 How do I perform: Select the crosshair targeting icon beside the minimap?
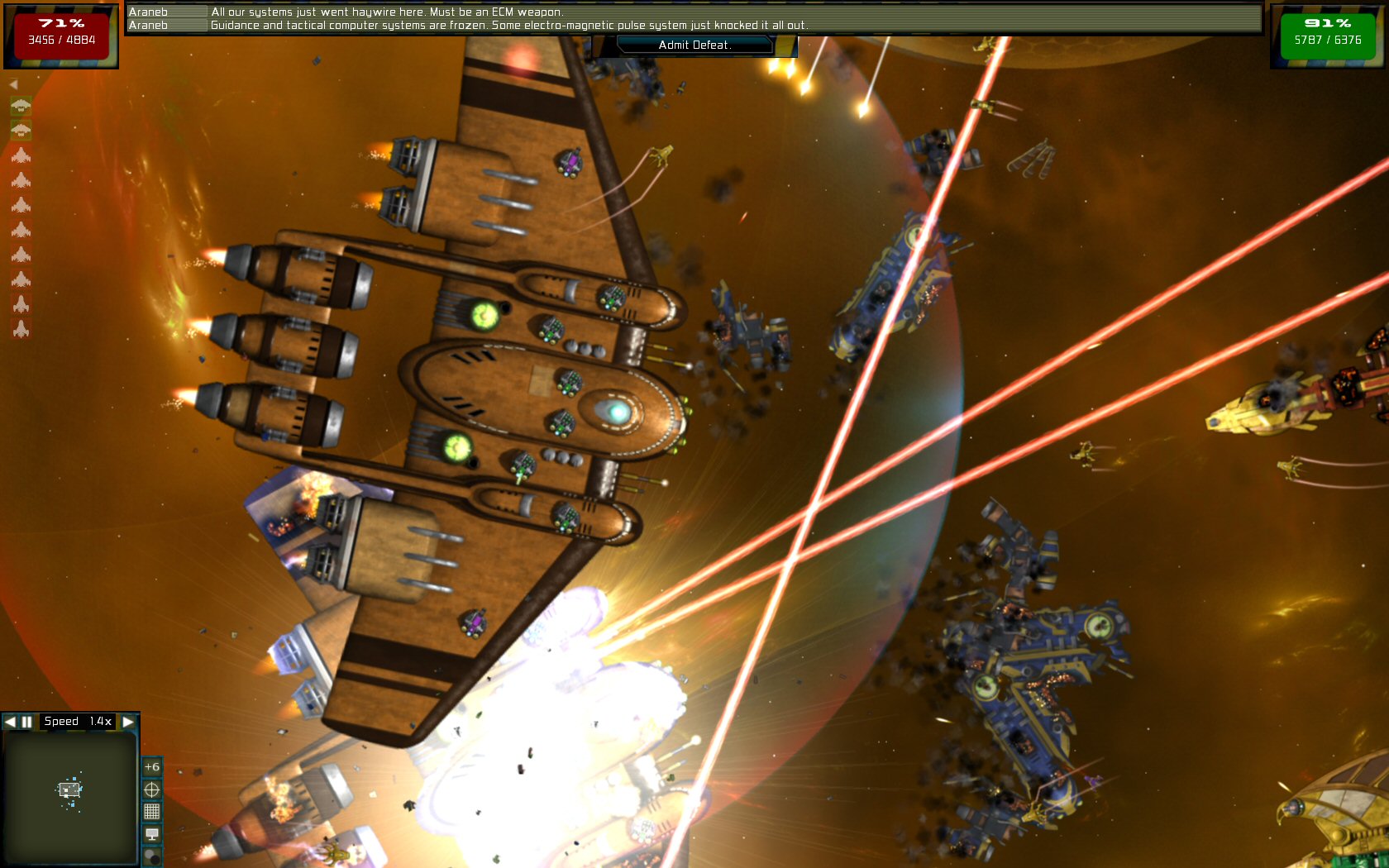(152, 789)
